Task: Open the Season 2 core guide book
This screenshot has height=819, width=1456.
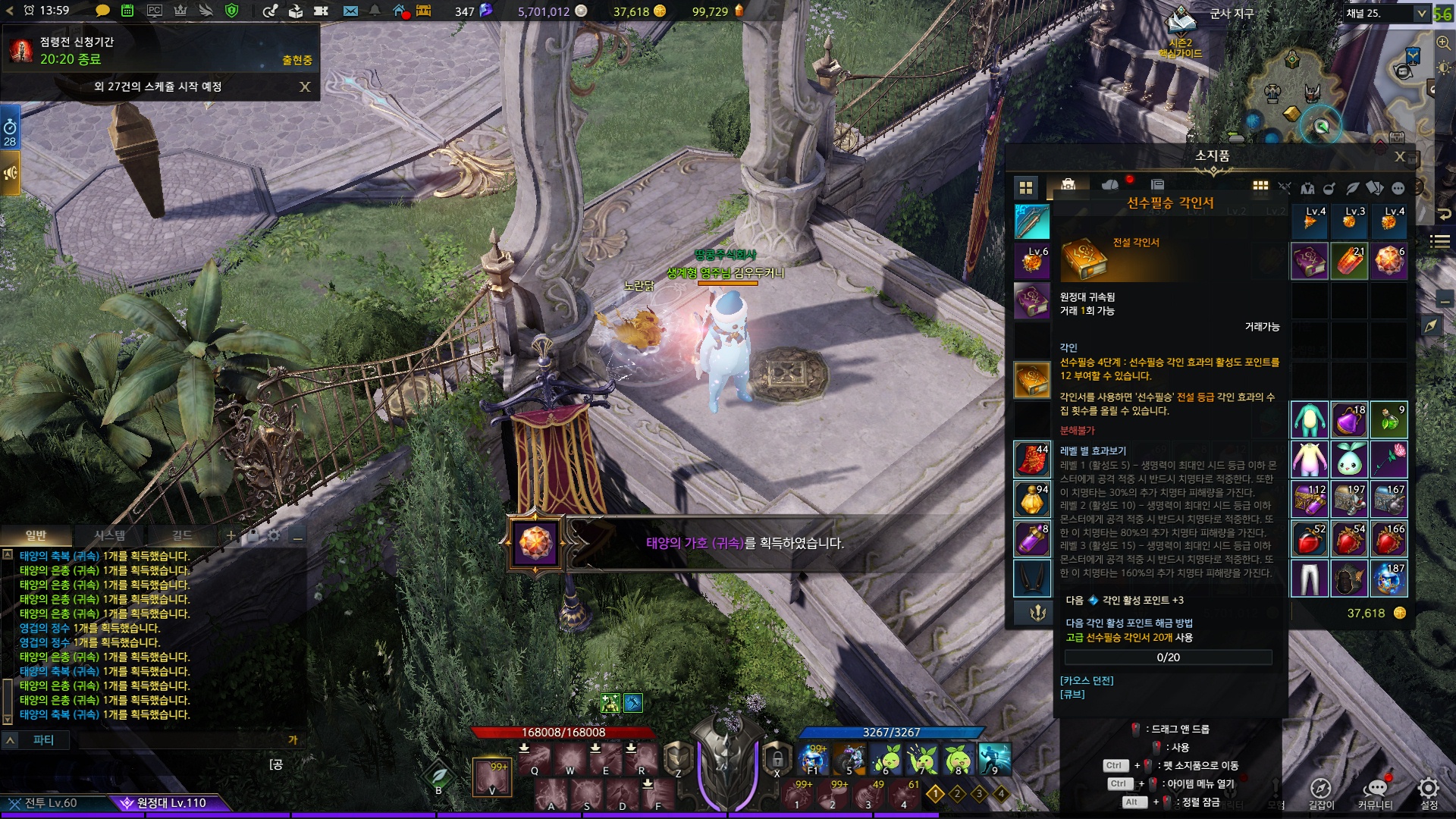Action: tap(1180, 21)
